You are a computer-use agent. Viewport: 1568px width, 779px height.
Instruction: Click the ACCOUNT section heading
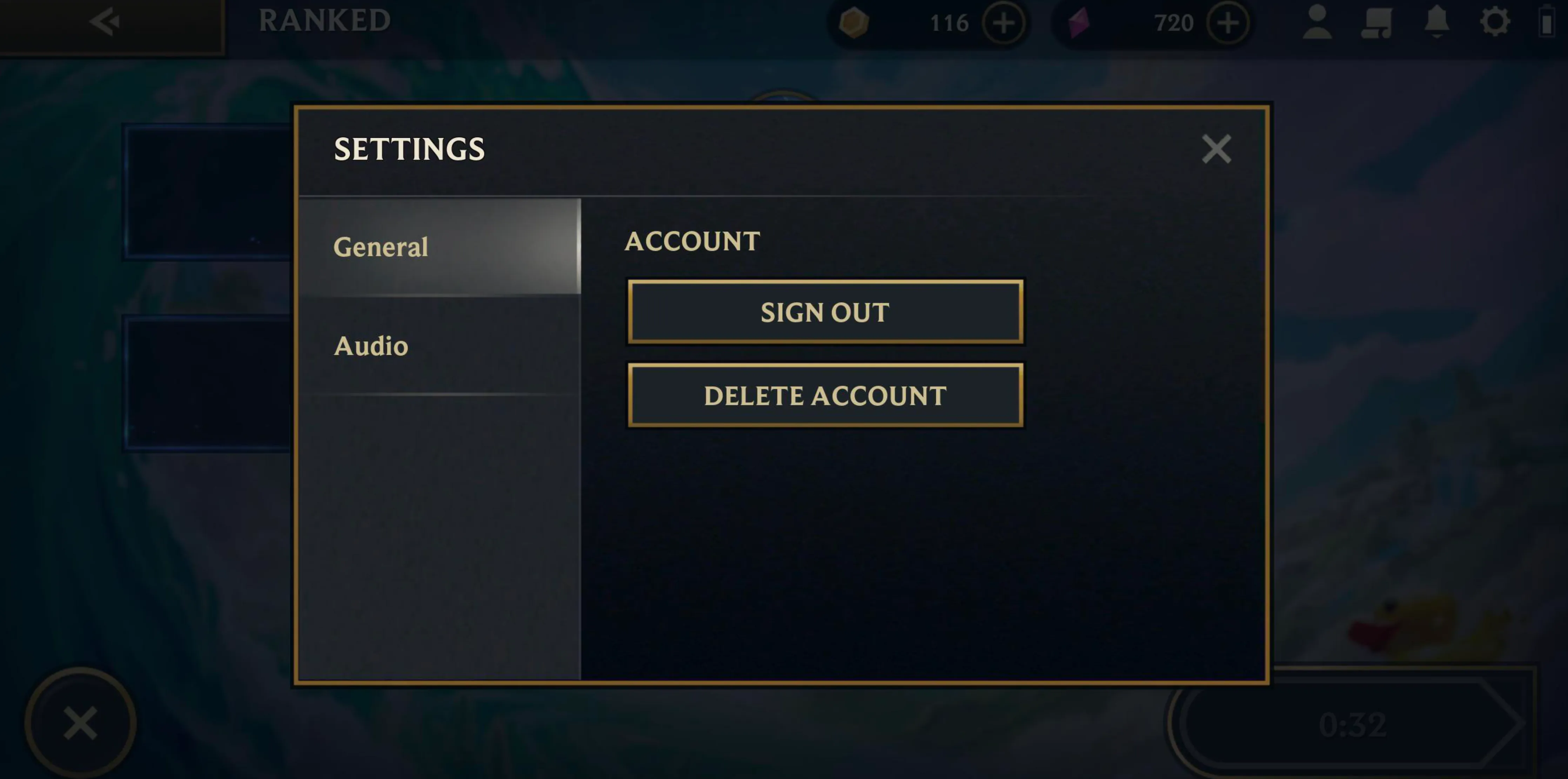point(693,242)
